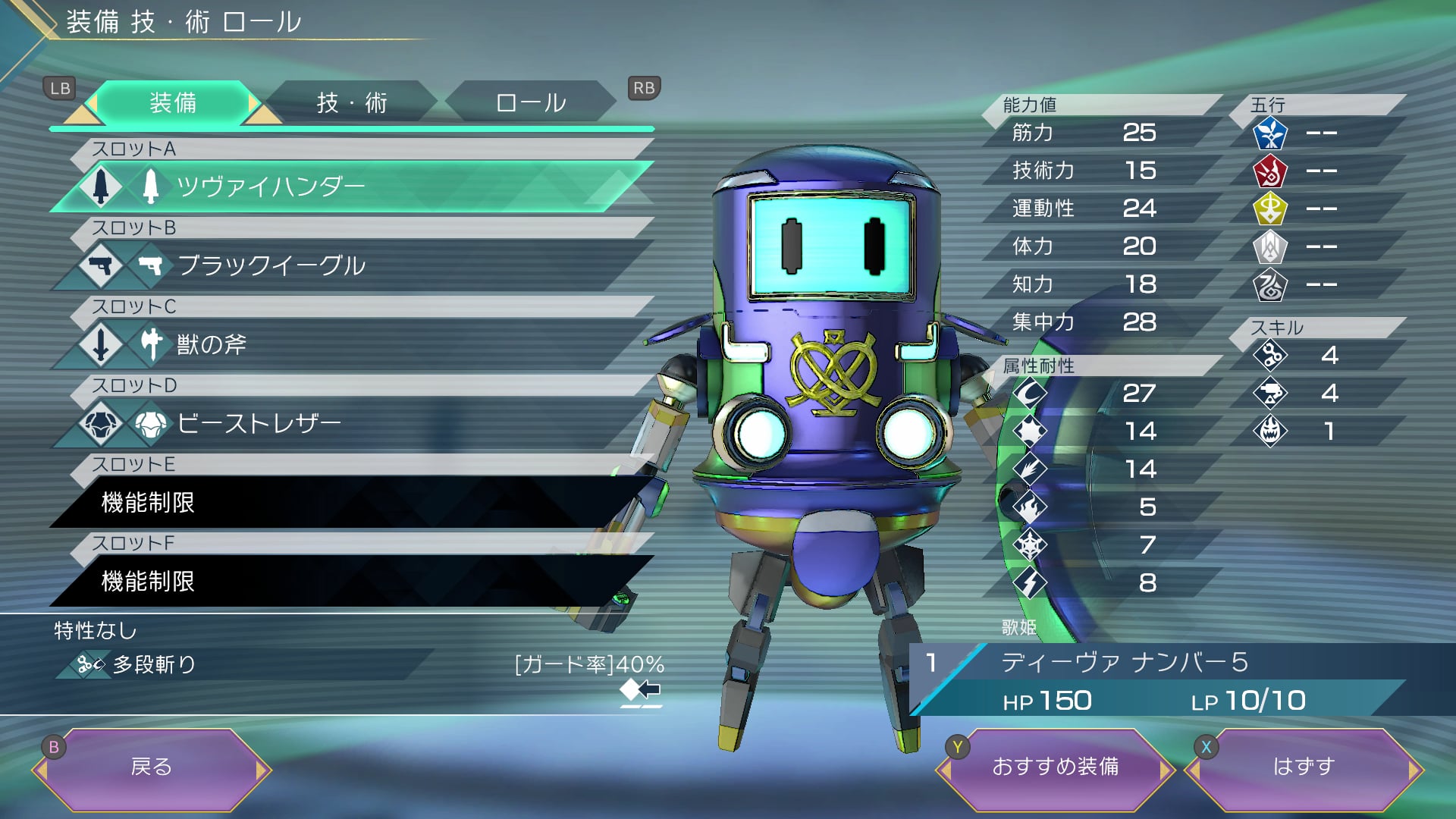Select the ロール tab
Viewport: 1456px width, 819px height.
531,102
